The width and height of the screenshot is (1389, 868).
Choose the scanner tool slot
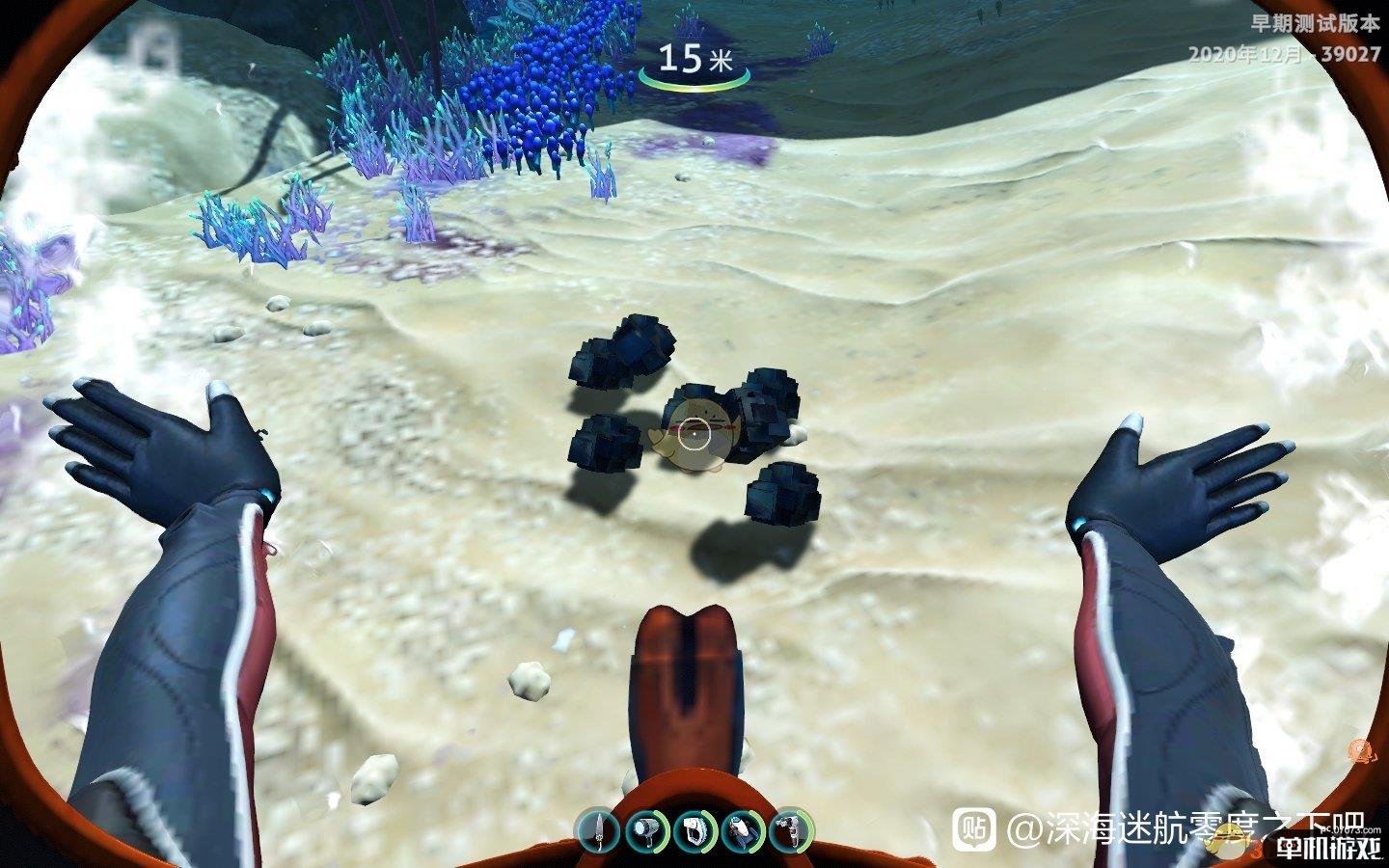point(694,830)
